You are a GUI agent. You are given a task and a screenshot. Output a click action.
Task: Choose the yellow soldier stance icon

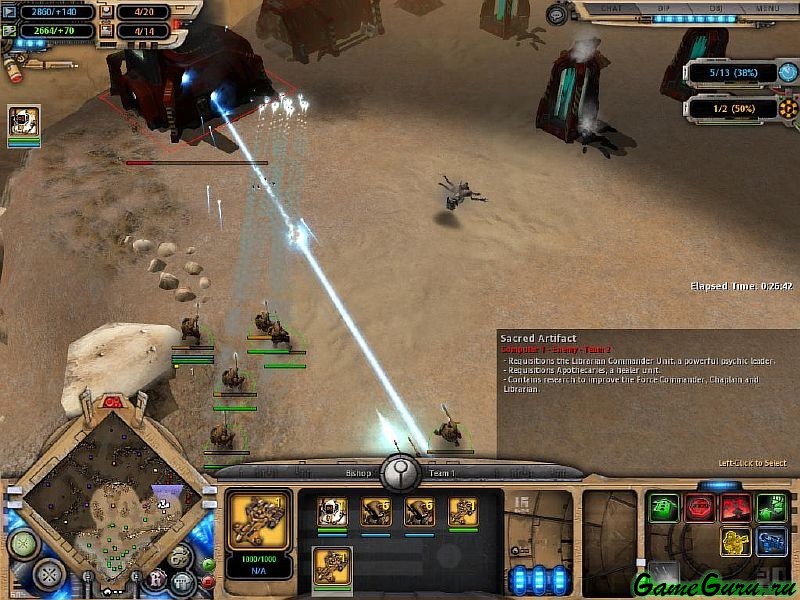pos(736,542)
